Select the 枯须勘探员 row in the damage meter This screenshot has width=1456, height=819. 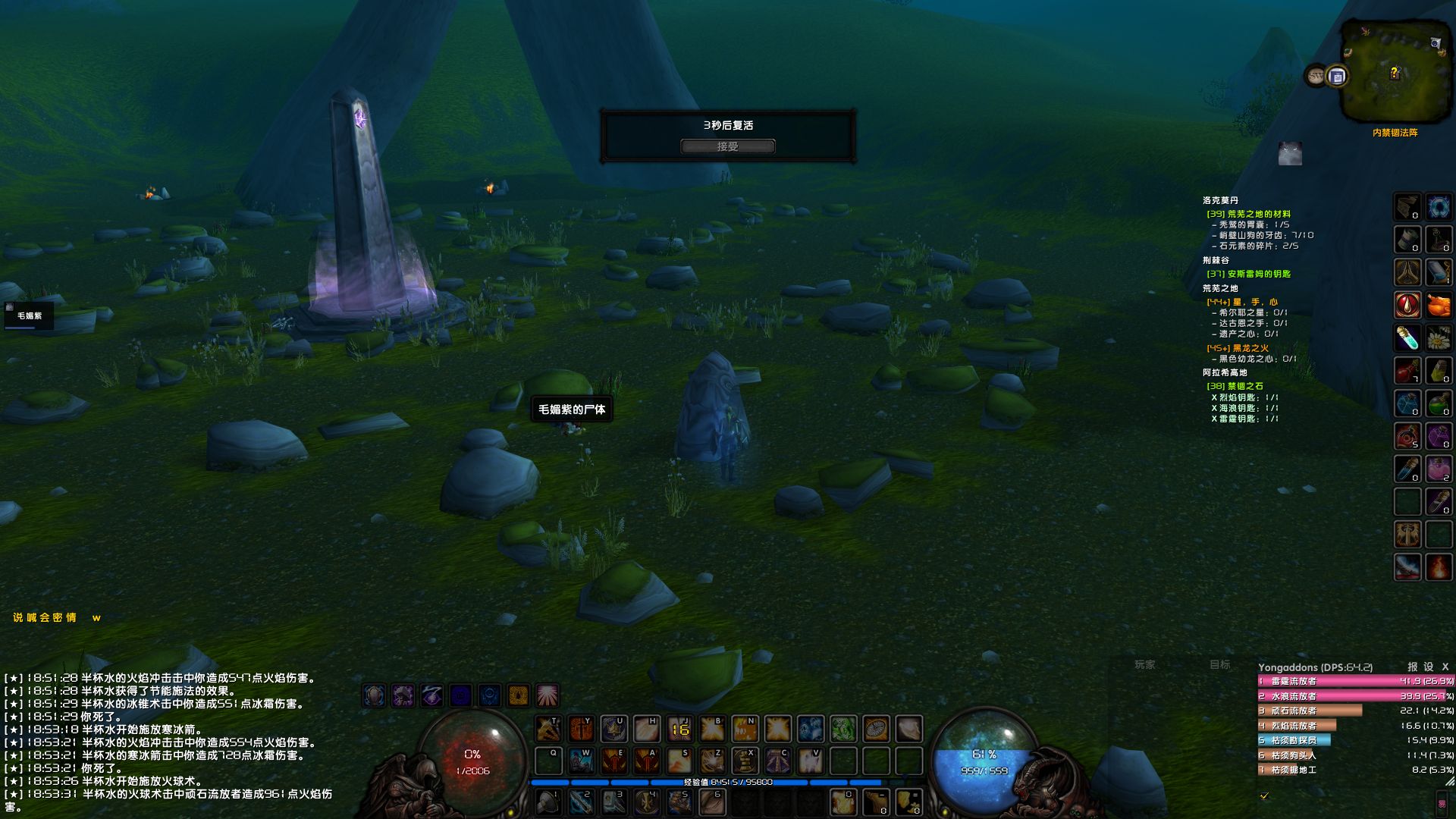click(1294, 740)
